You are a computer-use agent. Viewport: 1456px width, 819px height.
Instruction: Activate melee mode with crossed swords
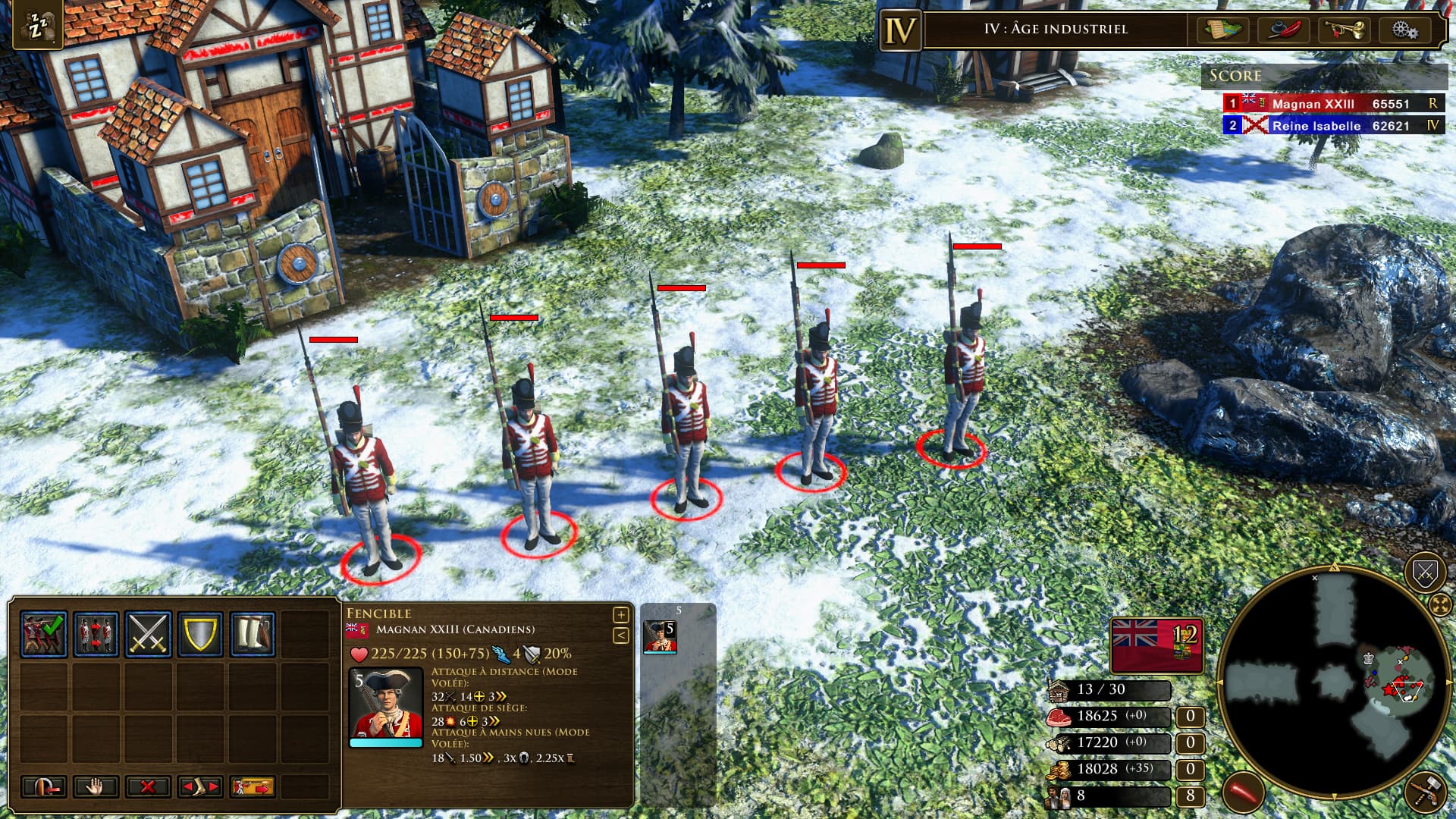pos(148,634)
